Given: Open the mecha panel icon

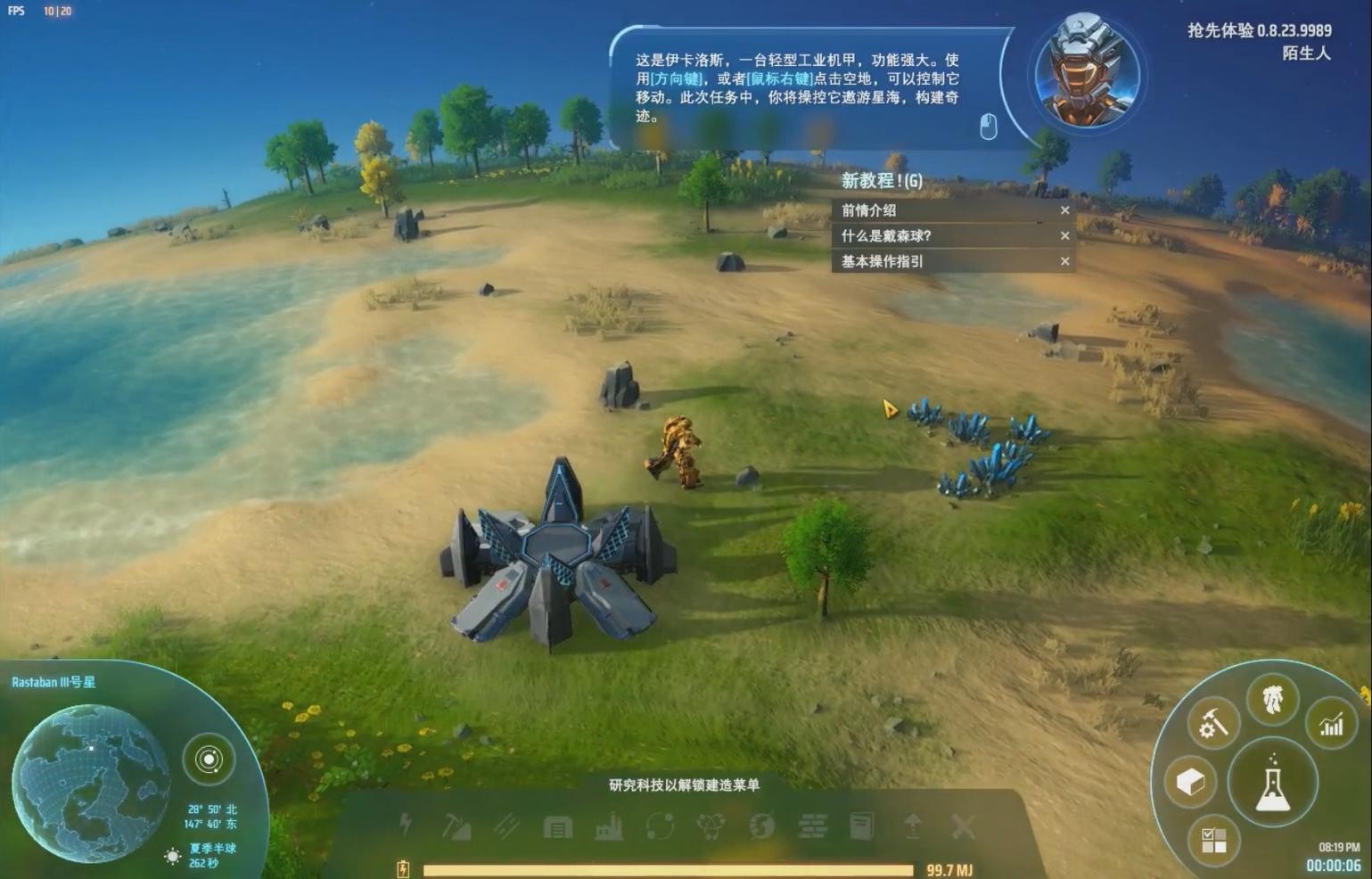Looking at the screenshot, I should [x=1272, y=699].
